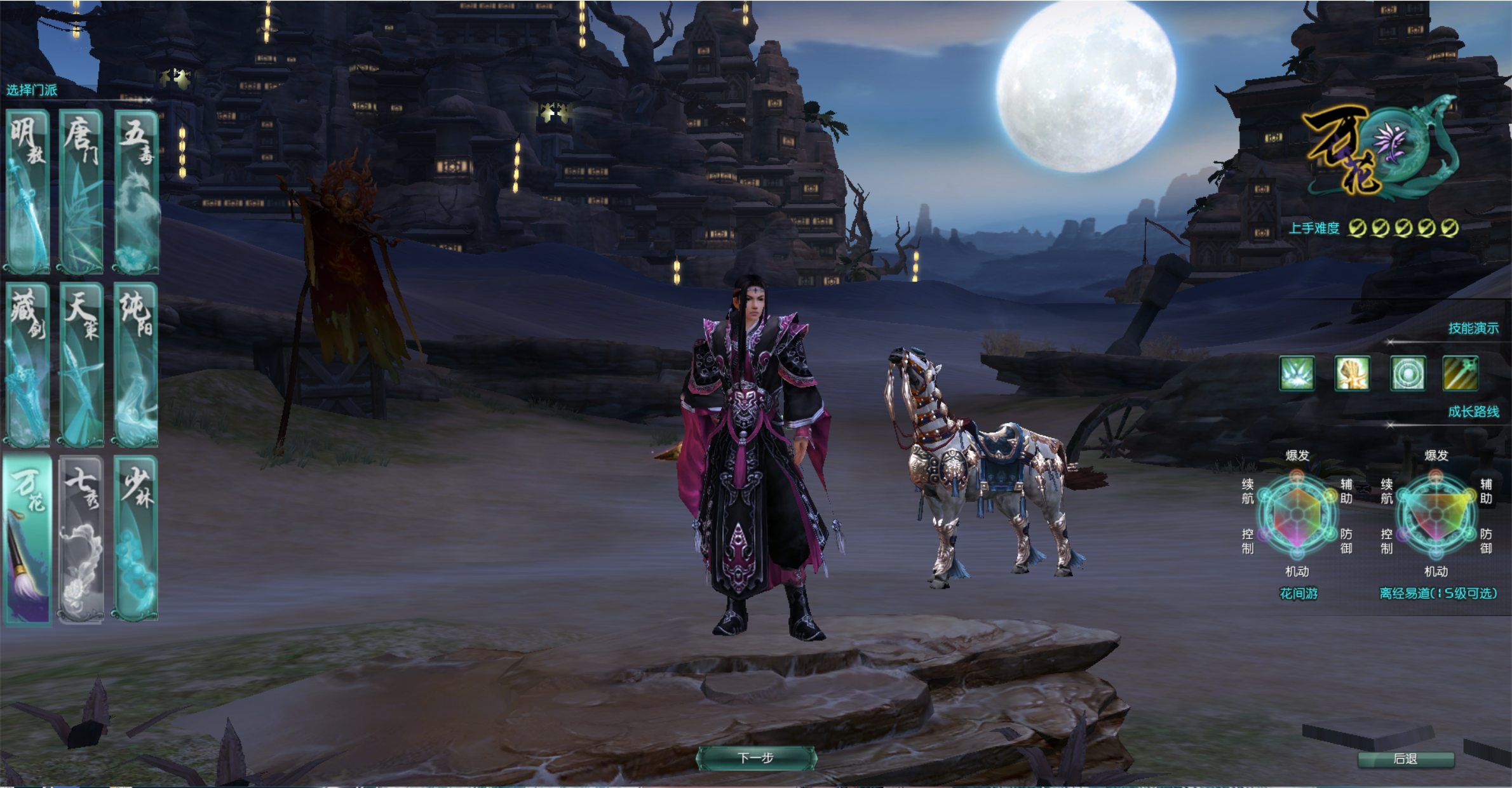The height and width of the screenshot is (788, 1512).
Task: Choose the 天策 sect banner
Action: [81, 364]
